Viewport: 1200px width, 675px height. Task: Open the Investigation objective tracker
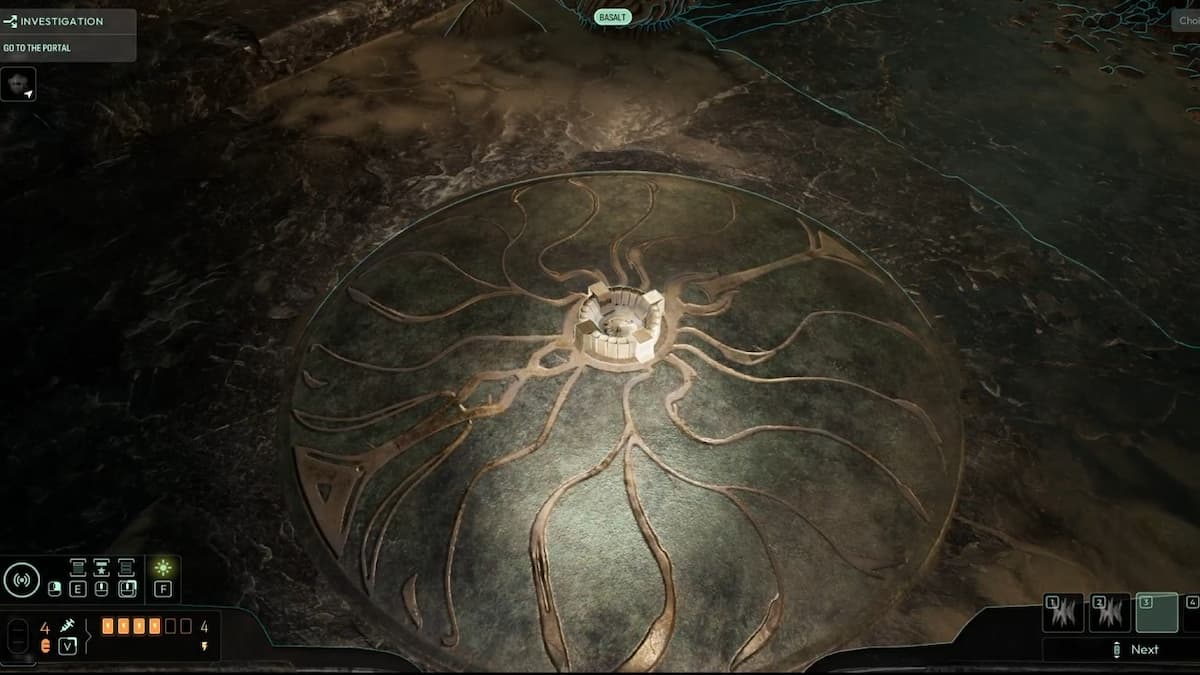point(60,21)
